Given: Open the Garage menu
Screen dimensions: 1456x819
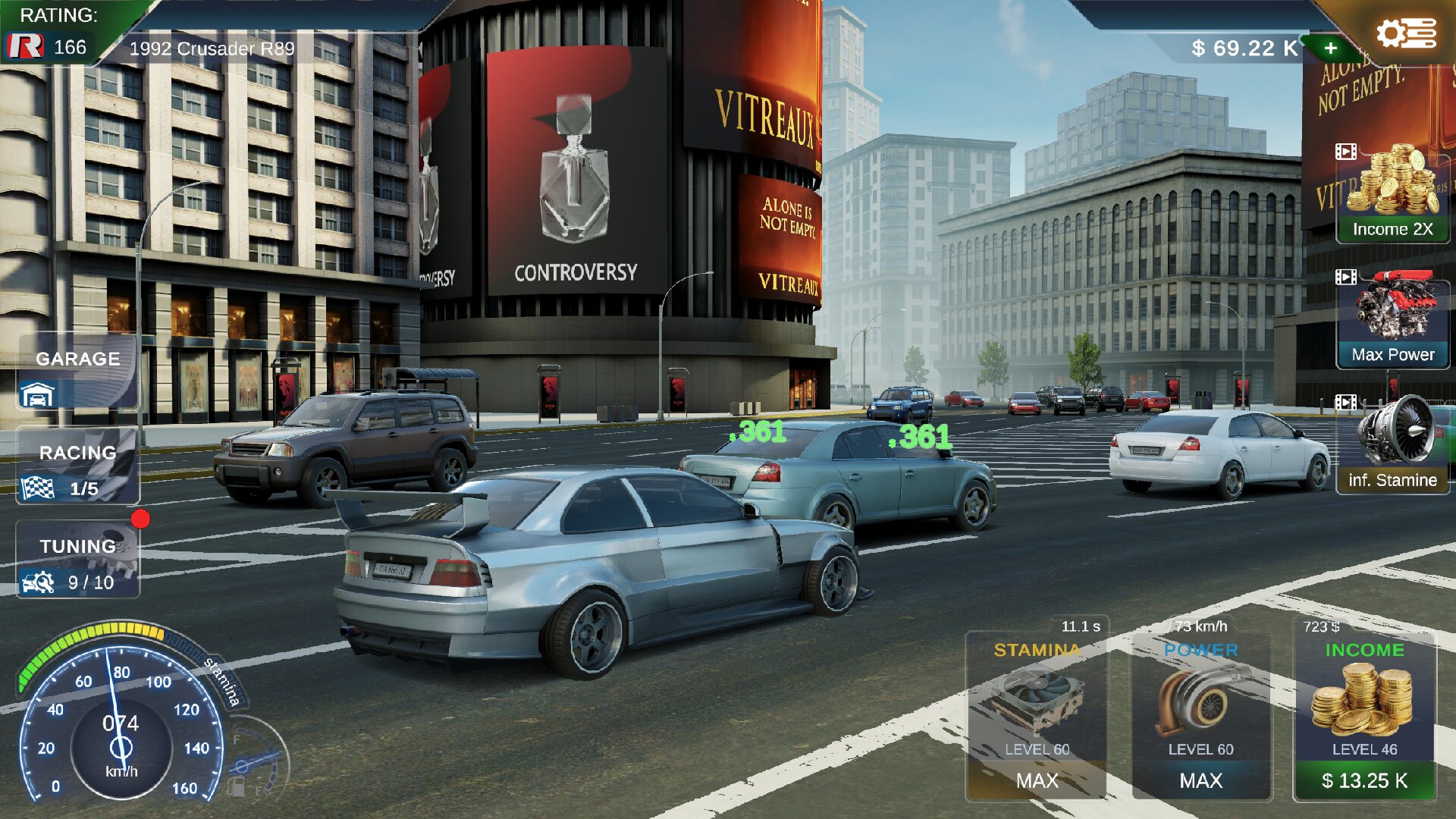Looking at the screenshot, I should click(77, 373).
